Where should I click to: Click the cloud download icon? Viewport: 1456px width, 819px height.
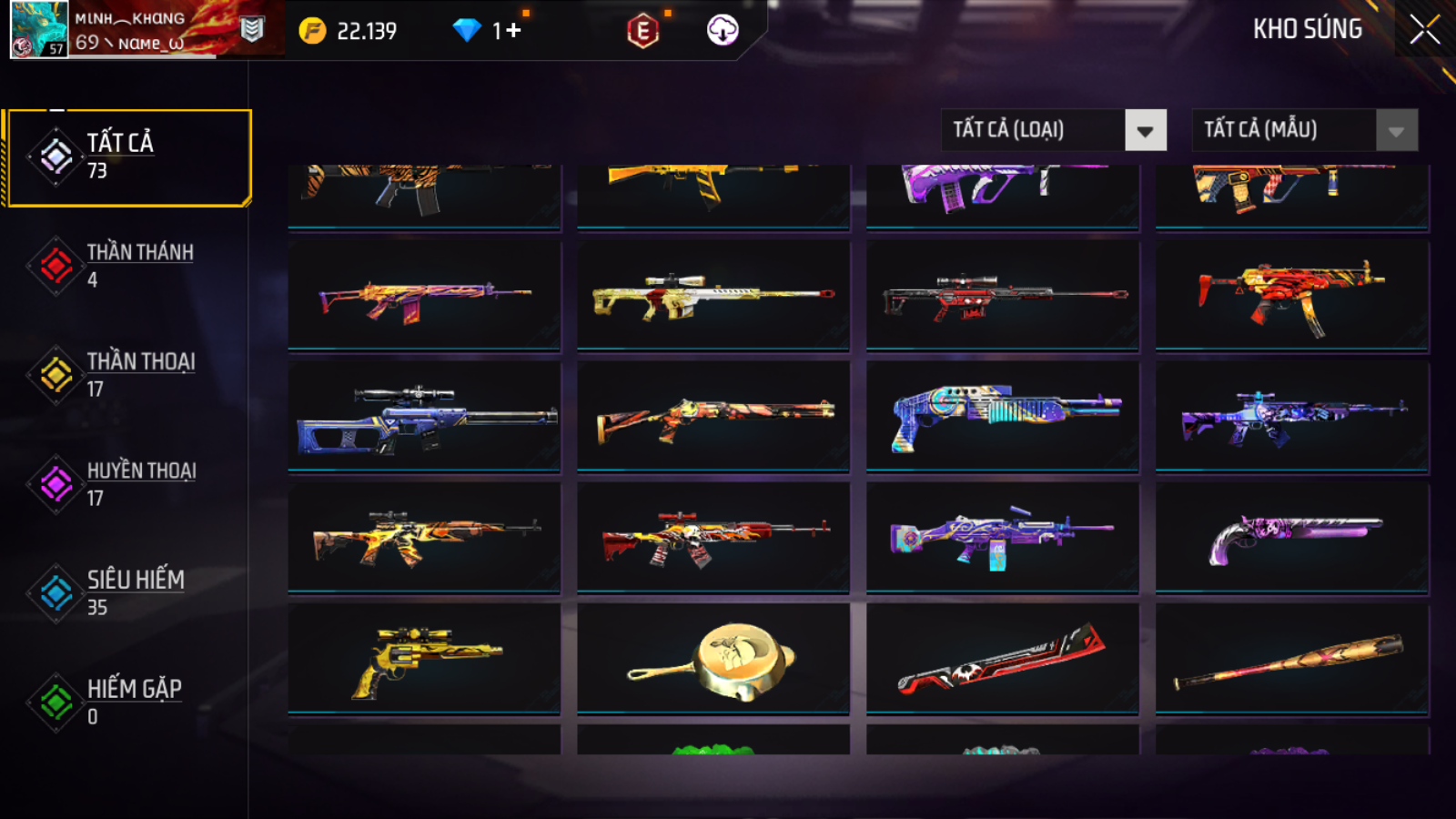click(x=723, y=31)
